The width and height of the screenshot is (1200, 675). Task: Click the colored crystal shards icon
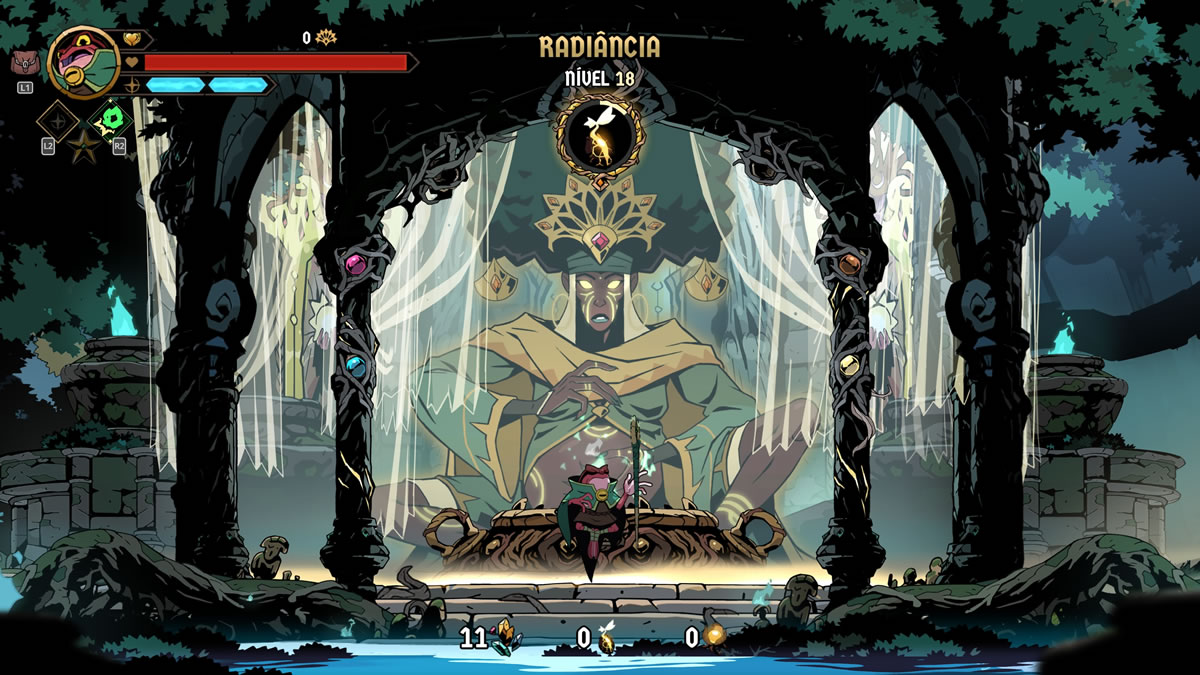tap(504, 636)
